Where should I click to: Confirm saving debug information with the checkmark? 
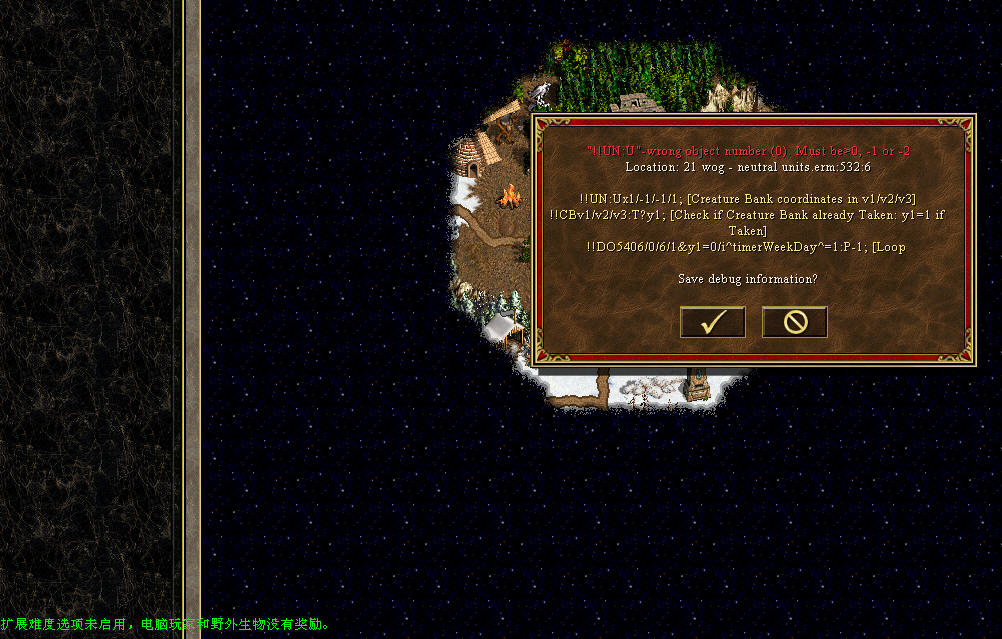[712, 322]
